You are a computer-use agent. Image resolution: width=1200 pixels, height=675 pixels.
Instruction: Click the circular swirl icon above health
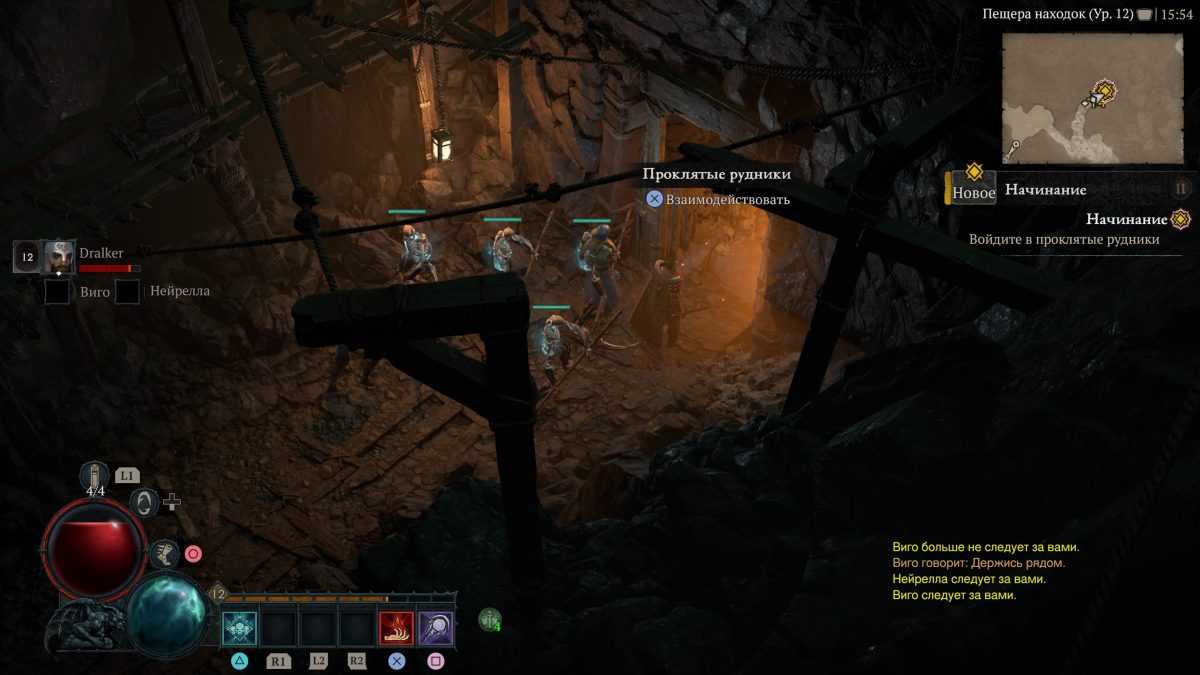point(145,502)
